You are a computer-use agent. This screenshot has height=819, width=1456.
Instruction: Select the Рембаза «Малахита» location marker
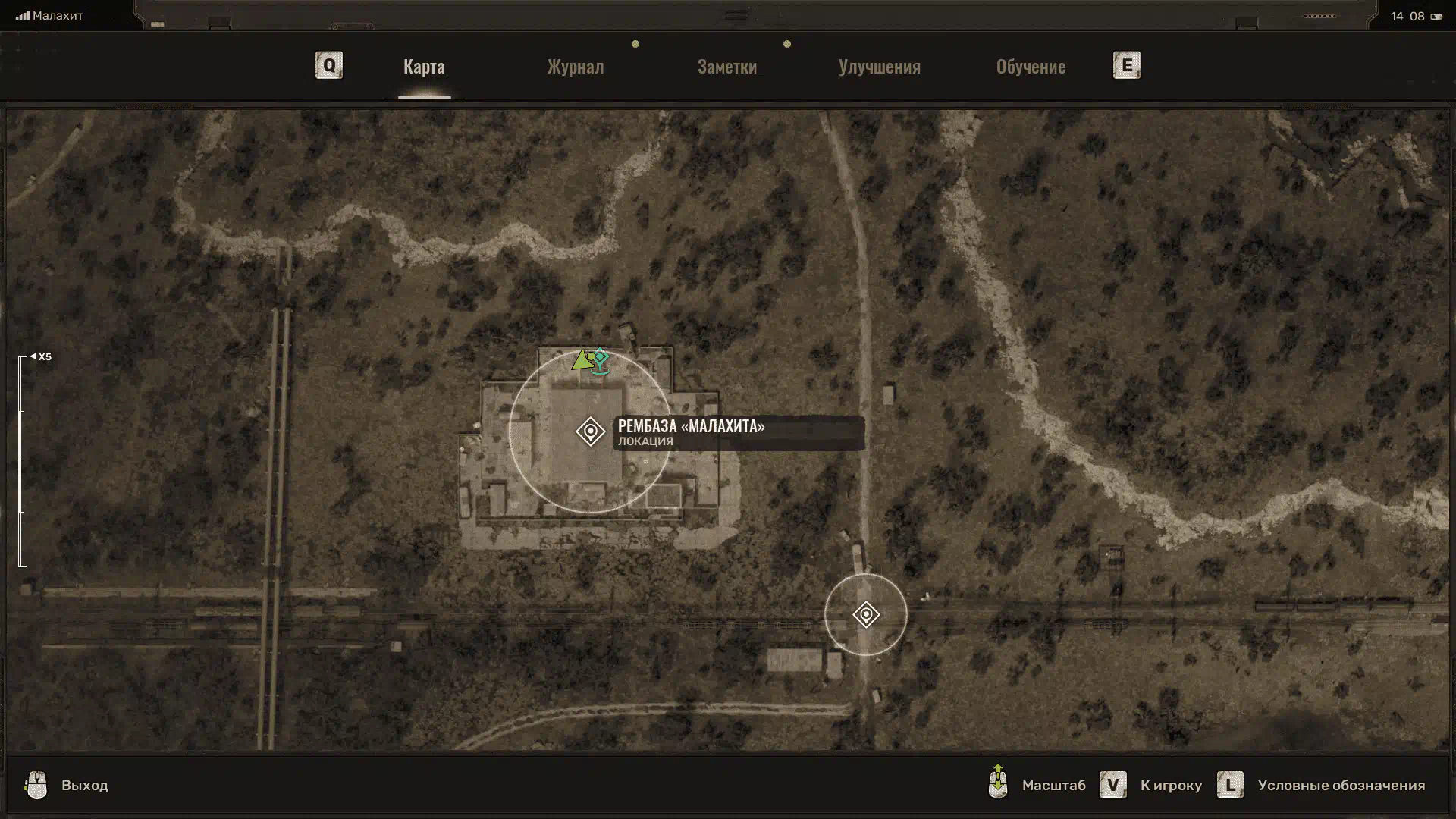tap(590, 431)
